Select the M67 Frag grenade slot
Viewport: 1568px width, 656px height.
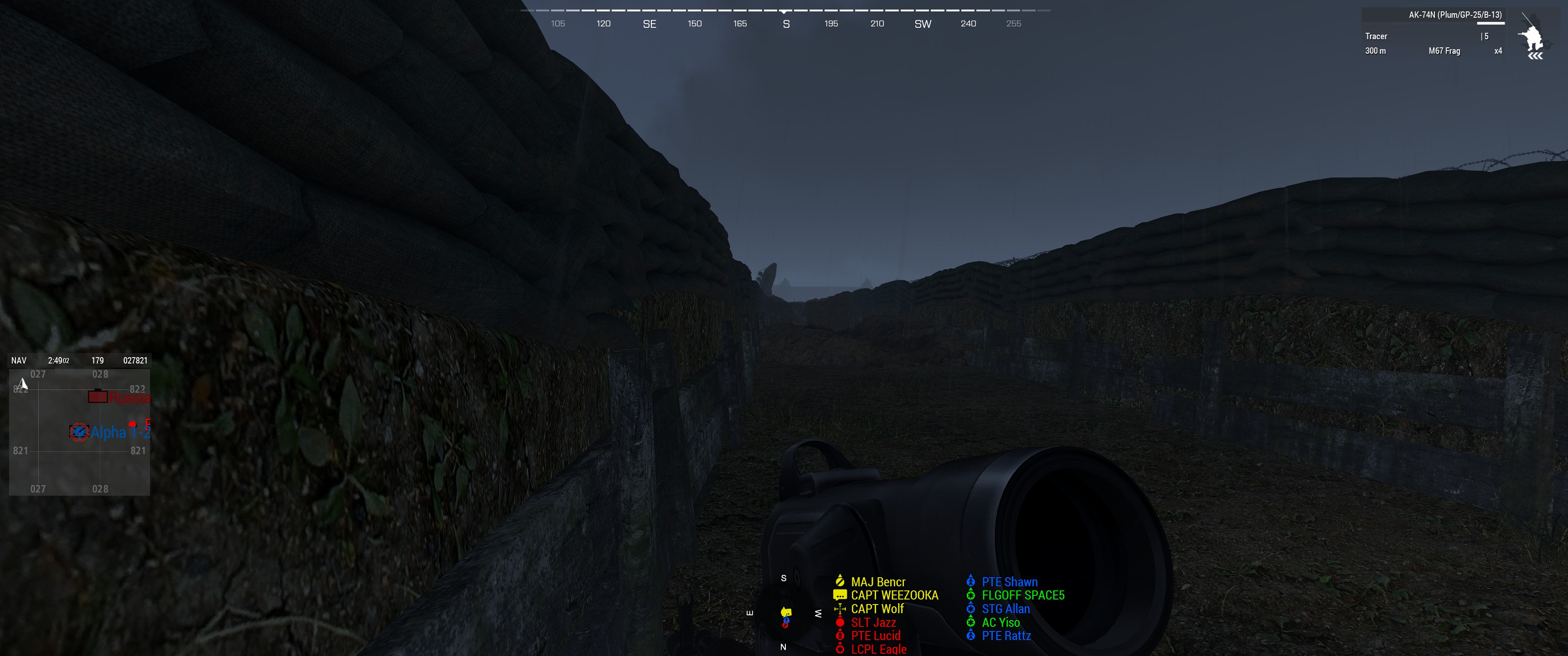point(1445,51)
